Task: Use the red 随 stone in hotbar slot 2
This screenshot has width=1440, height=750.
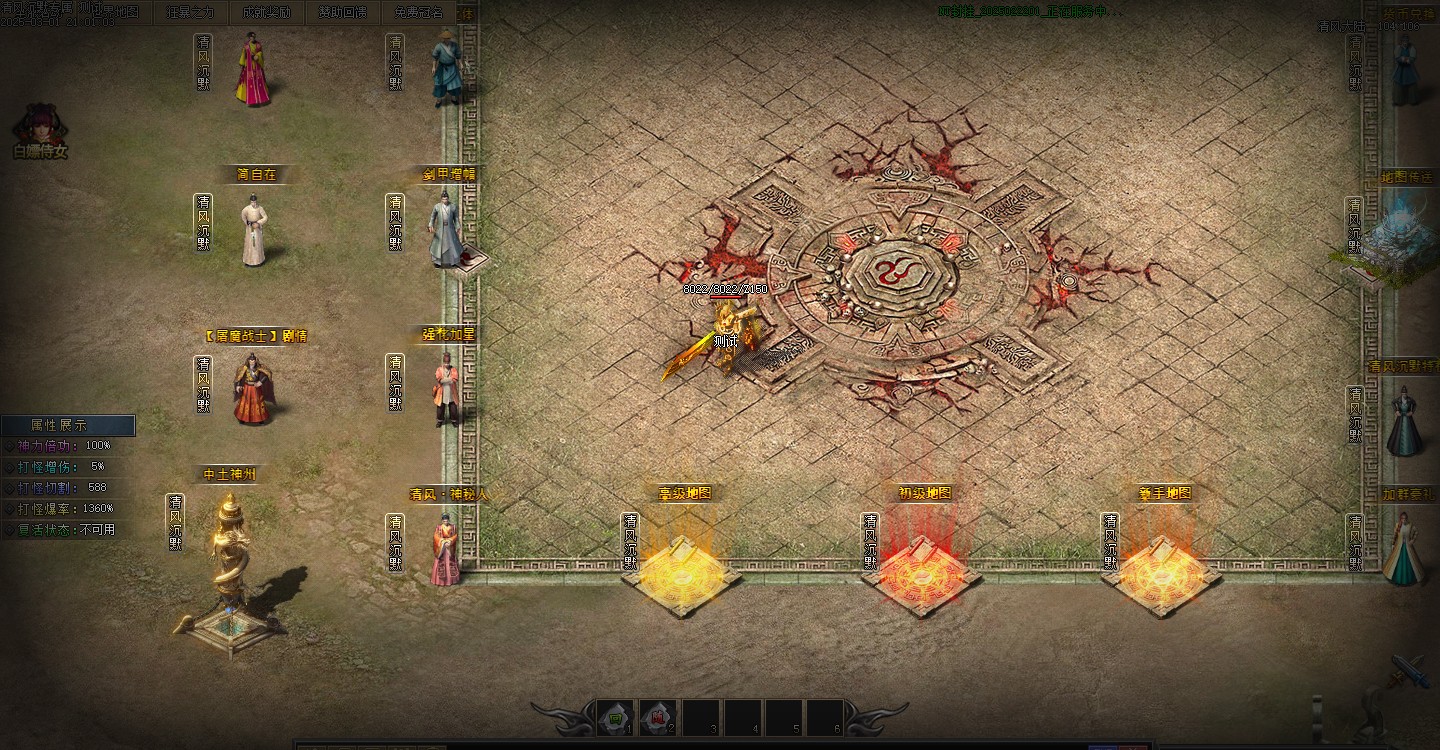Action: click(657, 717)
